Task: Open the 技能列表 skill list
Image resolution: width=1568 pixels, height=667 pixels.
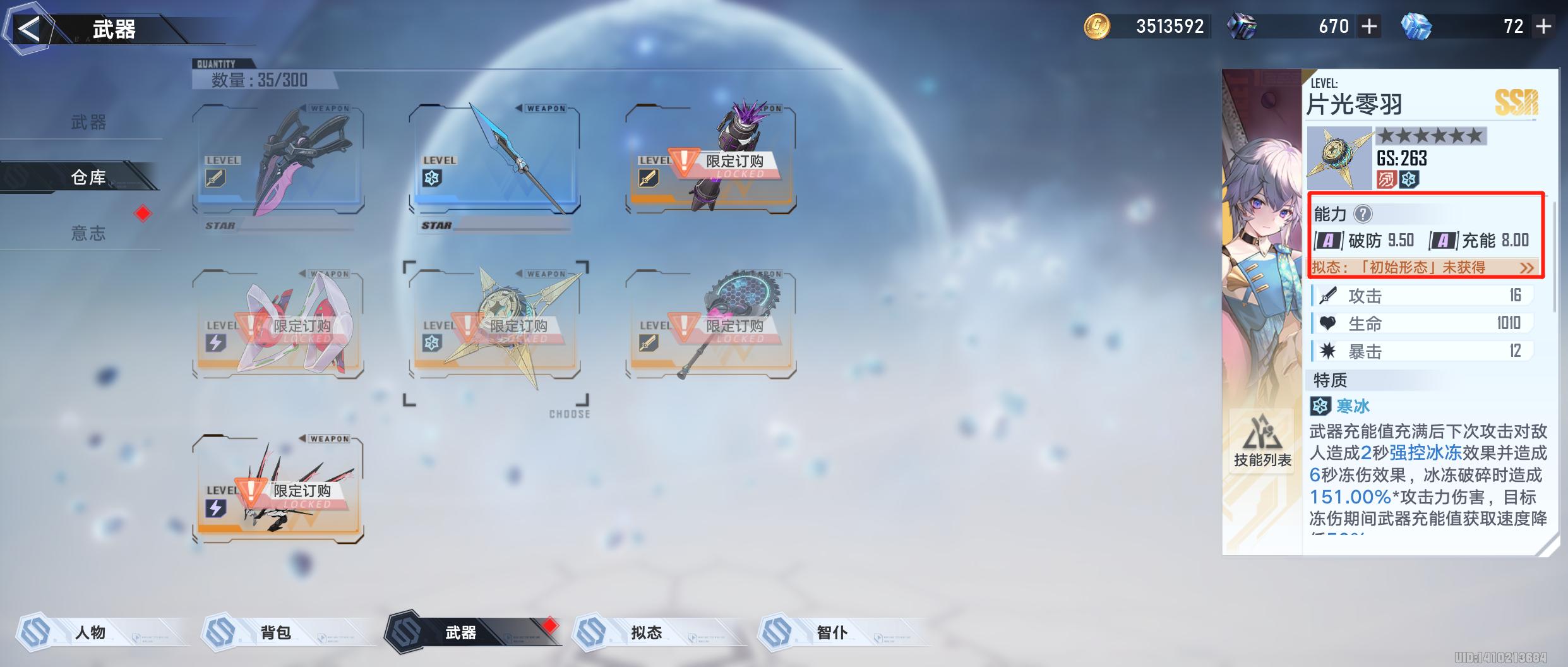Action: point(1262,442)
